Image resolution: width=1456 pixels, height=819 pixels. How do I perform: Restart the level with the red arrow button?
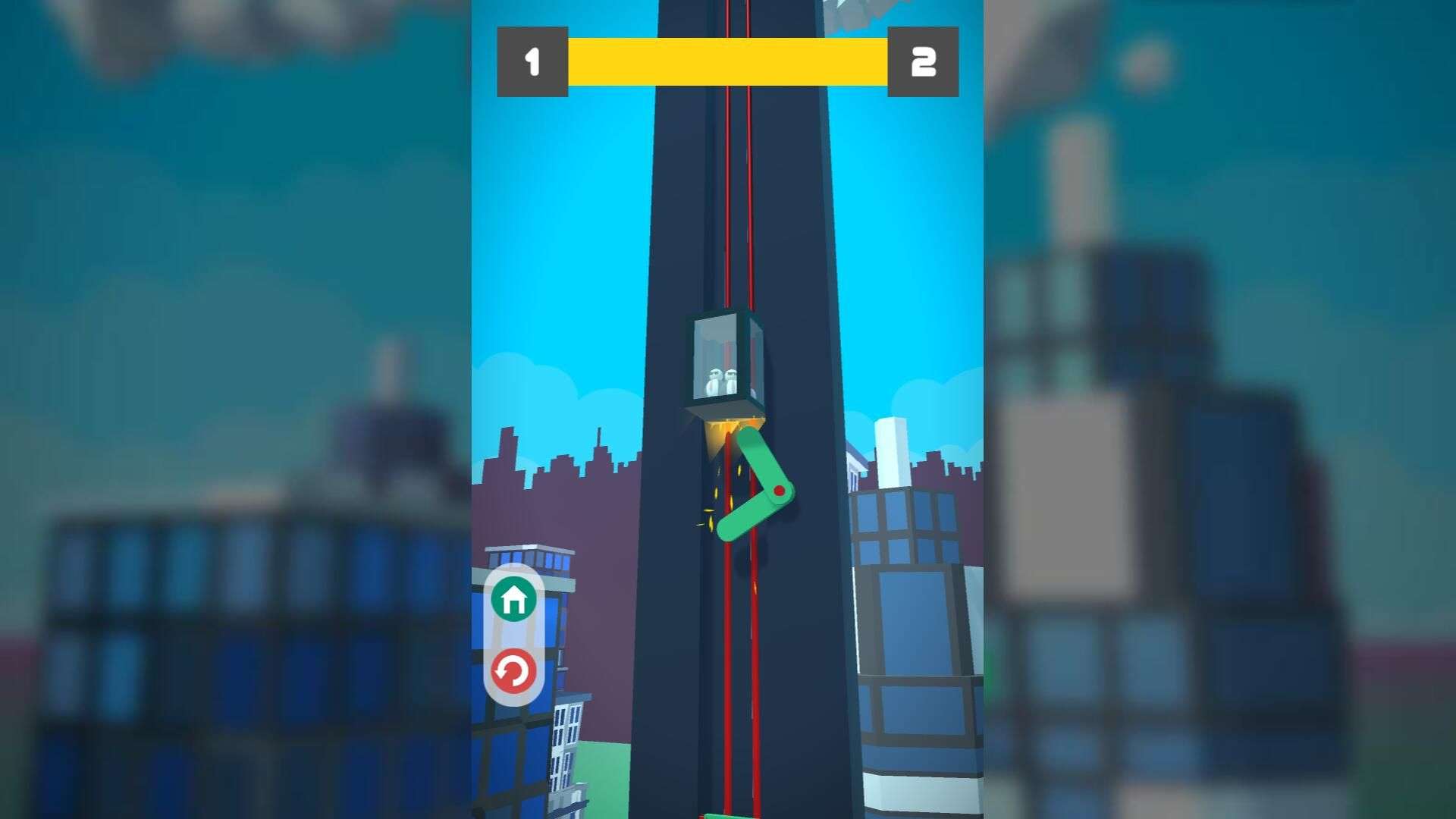click(513, 671)
